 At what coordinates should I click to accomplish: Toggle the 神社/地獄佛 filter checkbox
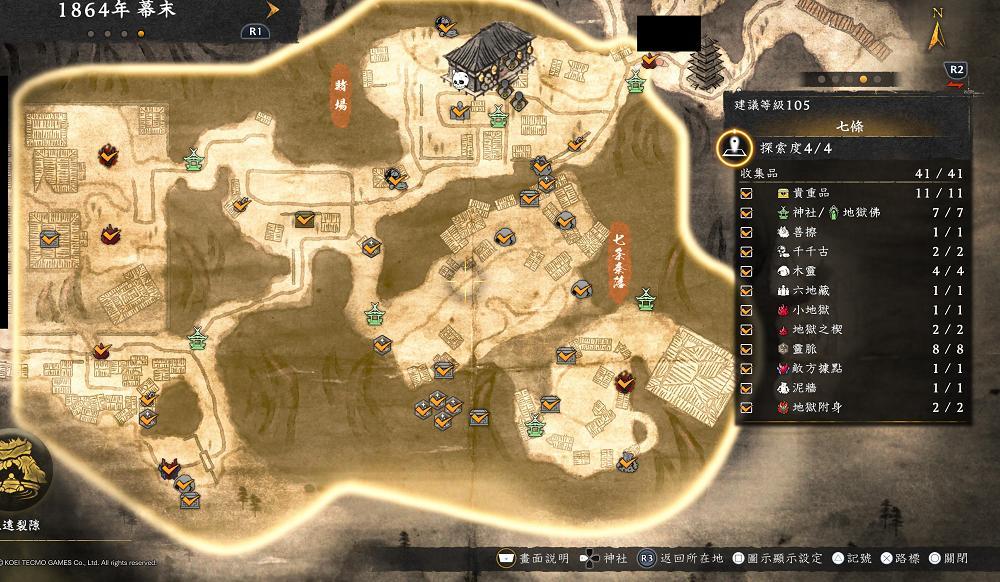point(746,212)
